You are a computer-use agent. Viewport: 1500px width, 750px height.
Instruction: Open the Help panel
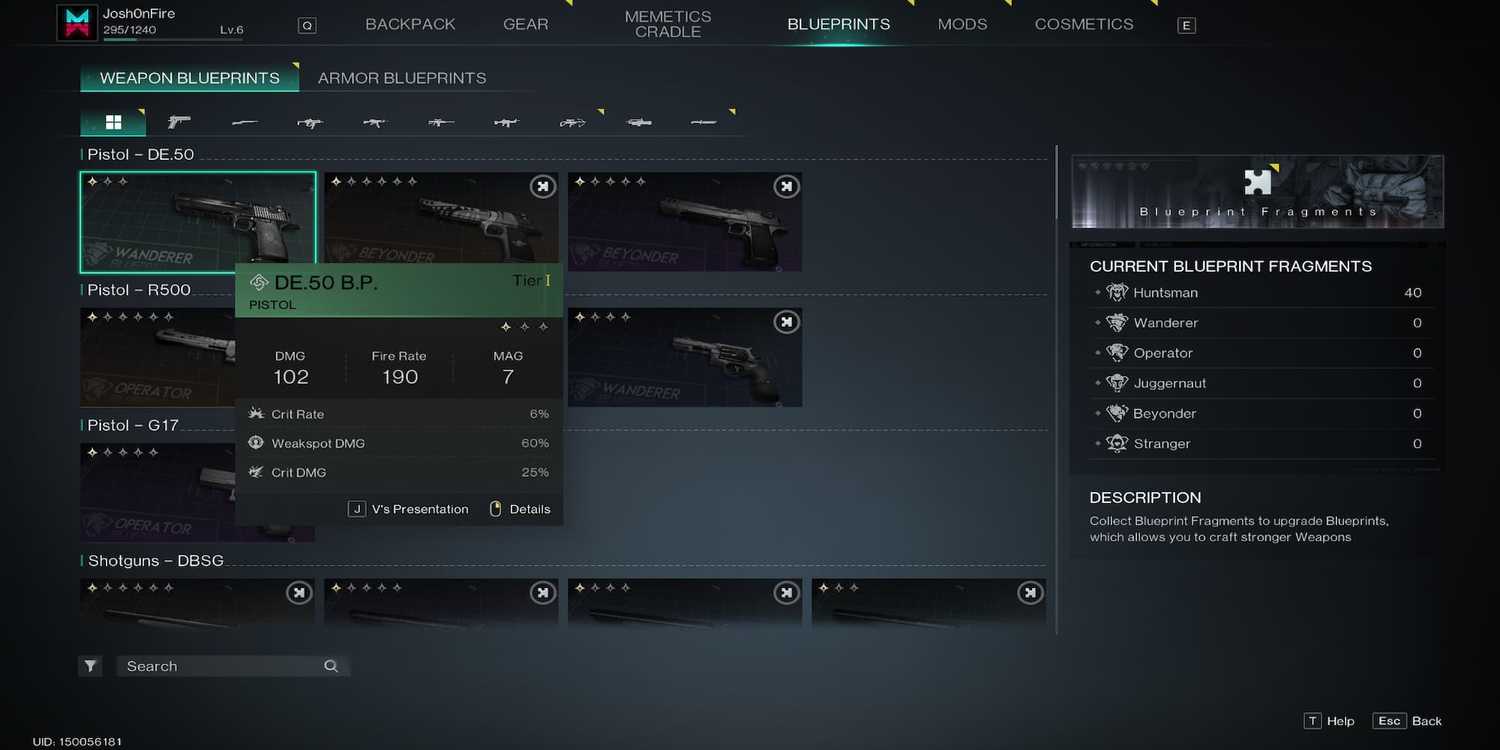[1329, 721]
